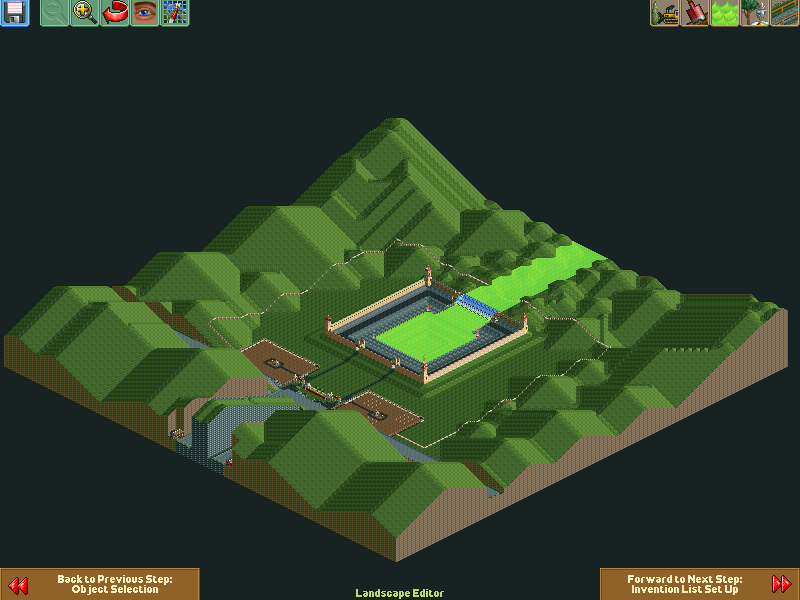Screen dimensions: 800x600
Task: Open view options with the eye icon
Action: [145, 13]
